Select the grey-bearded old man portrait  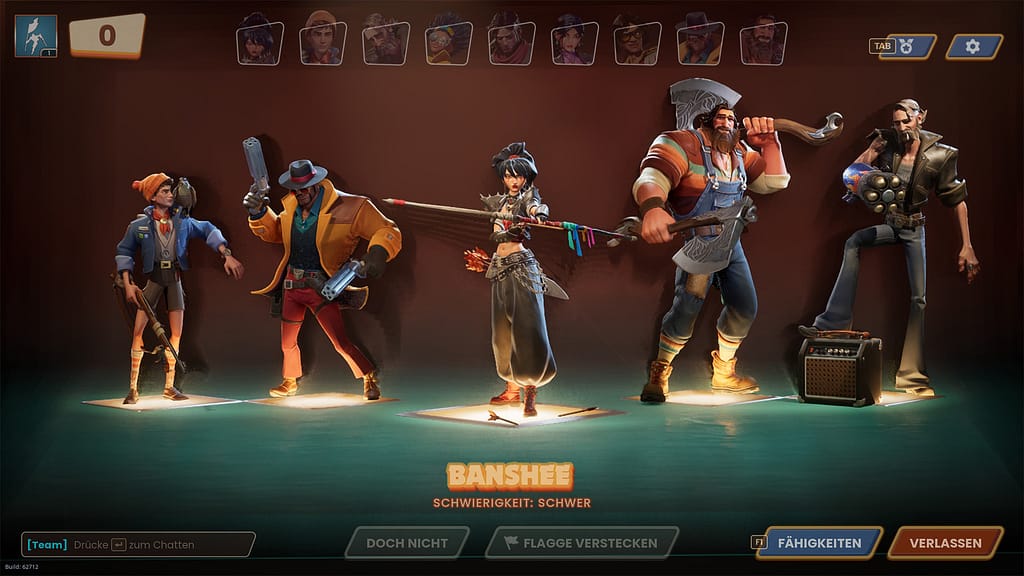click(386, 42)
